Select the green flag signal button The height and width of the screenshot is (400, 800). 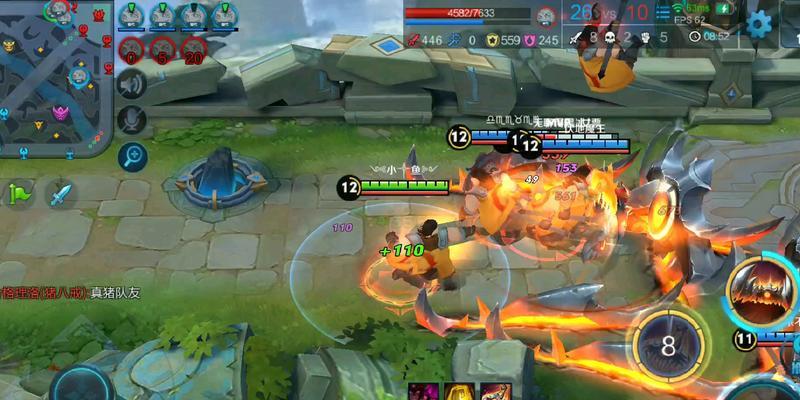pos(20,193)
